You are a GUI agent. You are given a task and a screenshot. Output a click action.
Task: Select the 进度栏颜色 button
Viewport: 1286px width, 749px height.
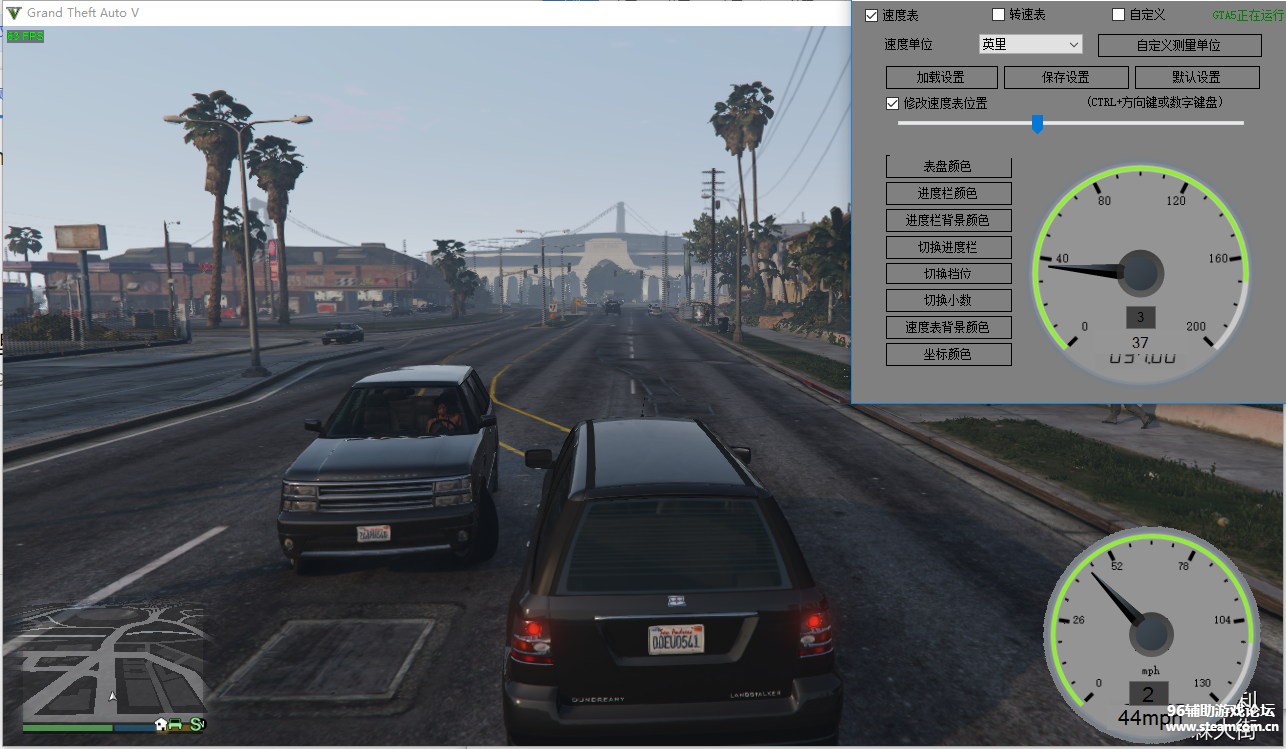948,194
